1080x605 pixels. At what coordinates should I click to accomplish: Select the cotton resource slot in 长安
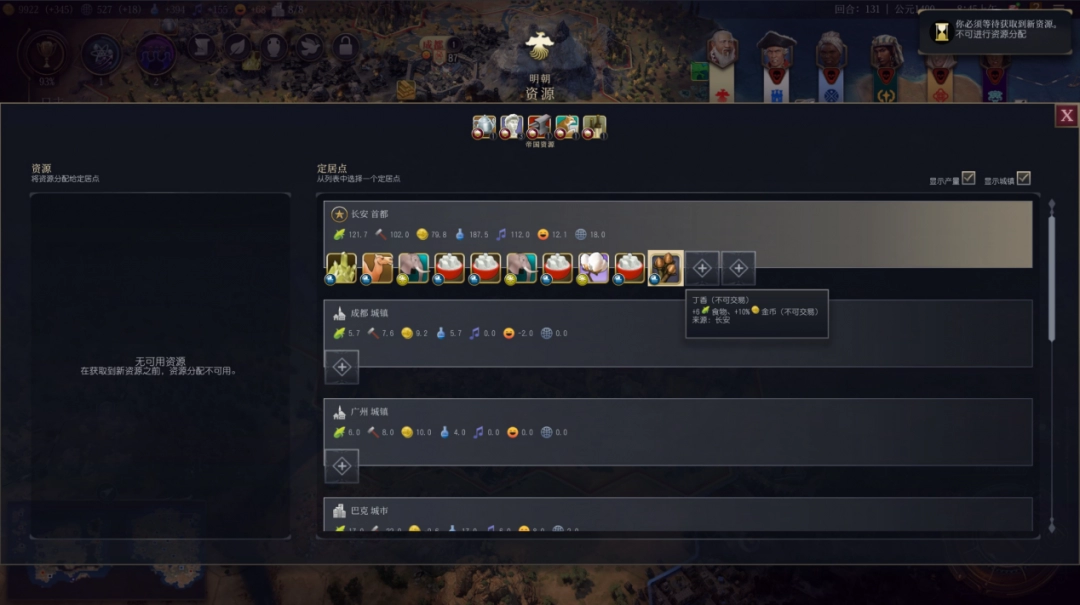click(593, 267)
